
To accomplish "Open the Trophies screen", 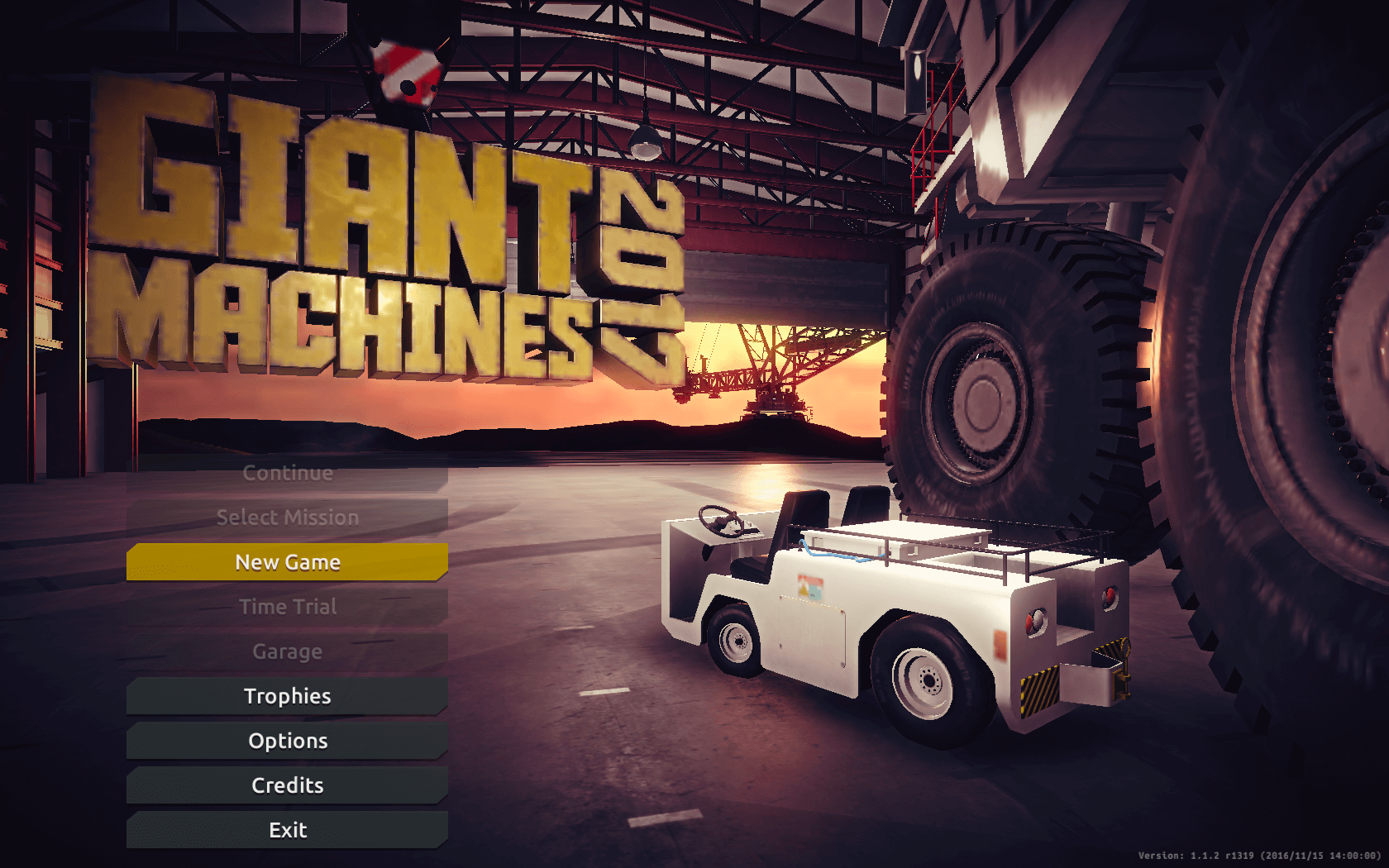I will 287,696.
